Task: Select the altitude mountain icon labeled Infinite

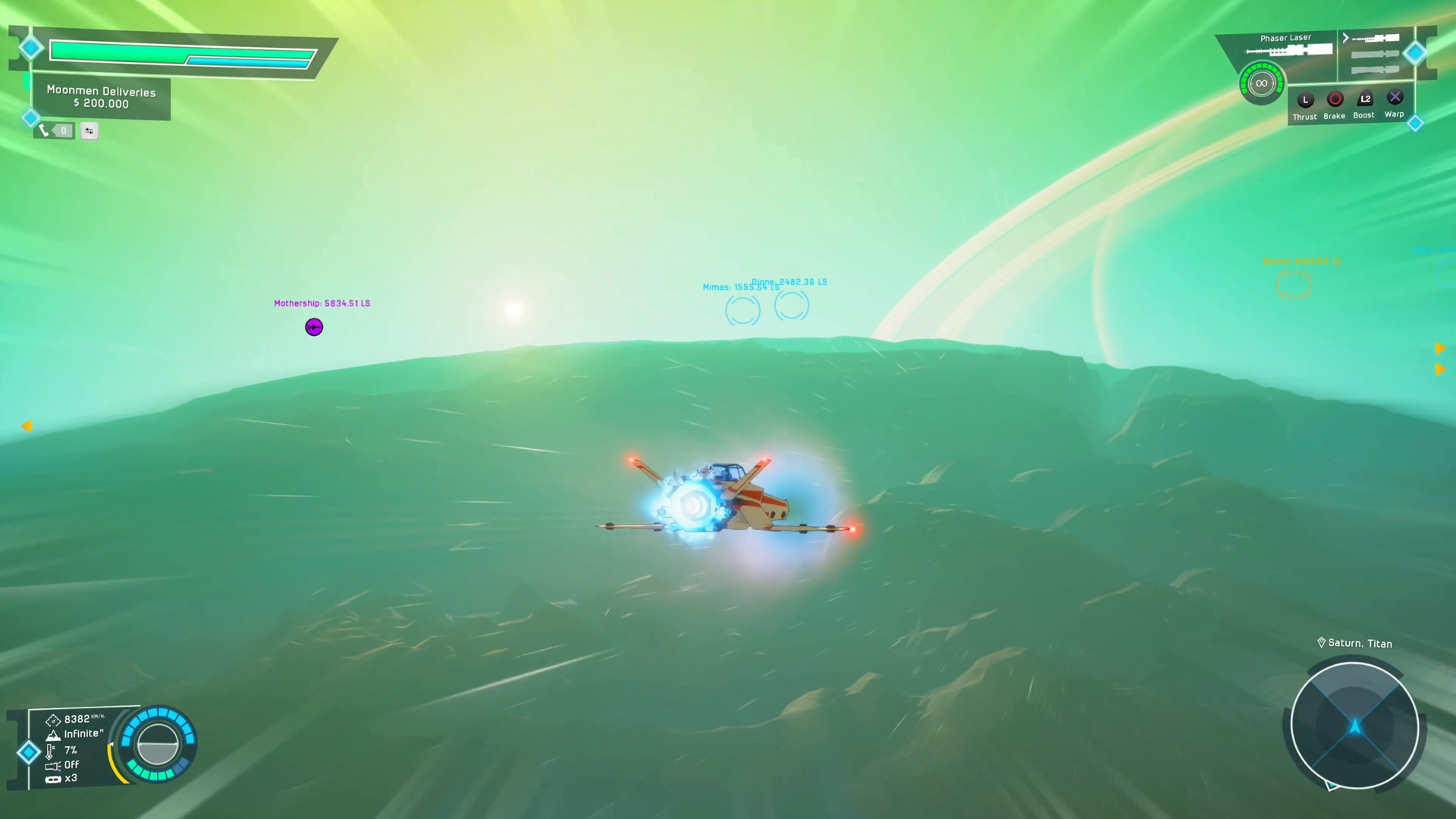Action: tap(53, 734)
